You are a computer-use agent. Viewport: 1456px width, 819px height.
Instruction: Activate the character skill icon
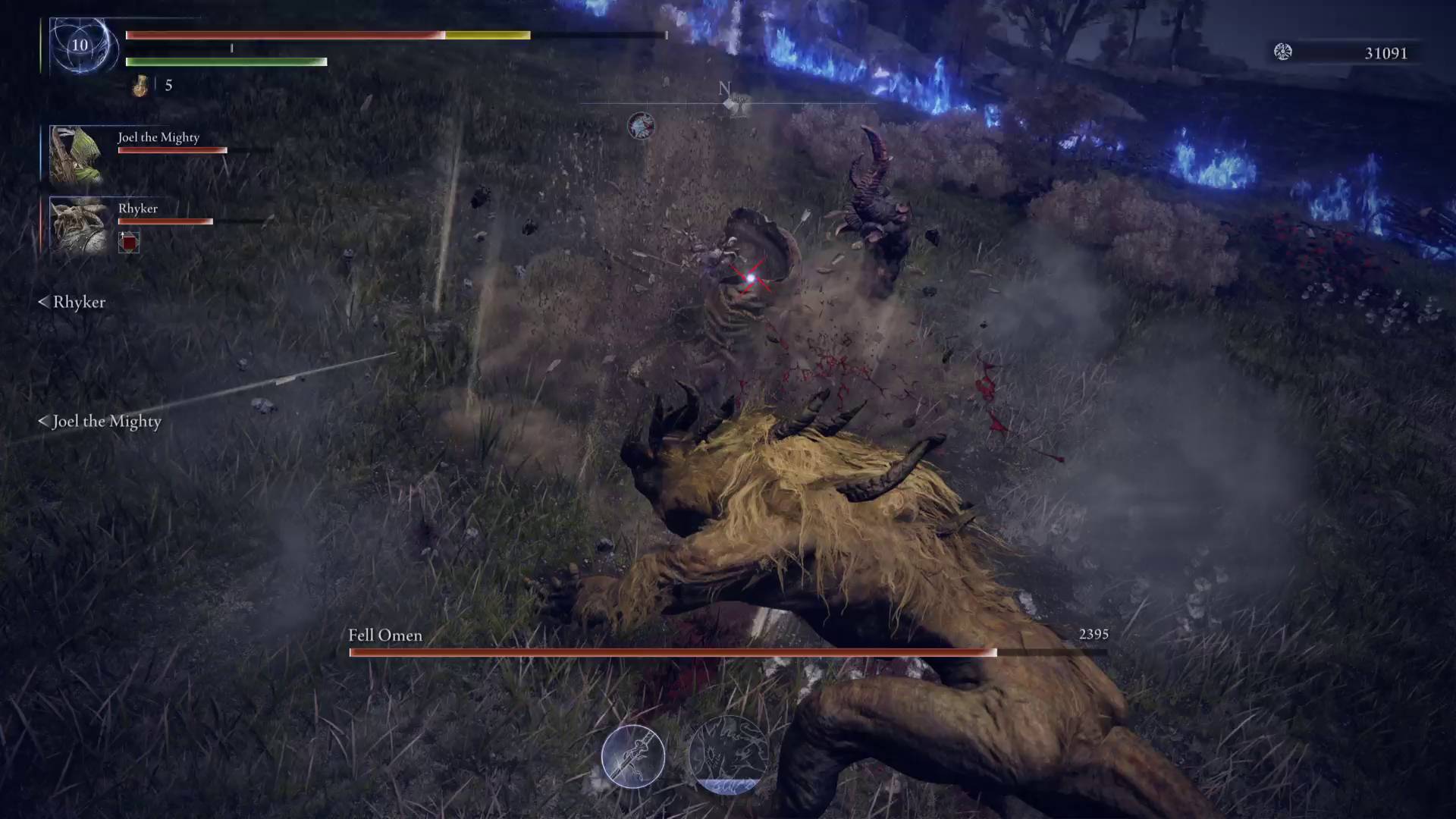[632, 757]
